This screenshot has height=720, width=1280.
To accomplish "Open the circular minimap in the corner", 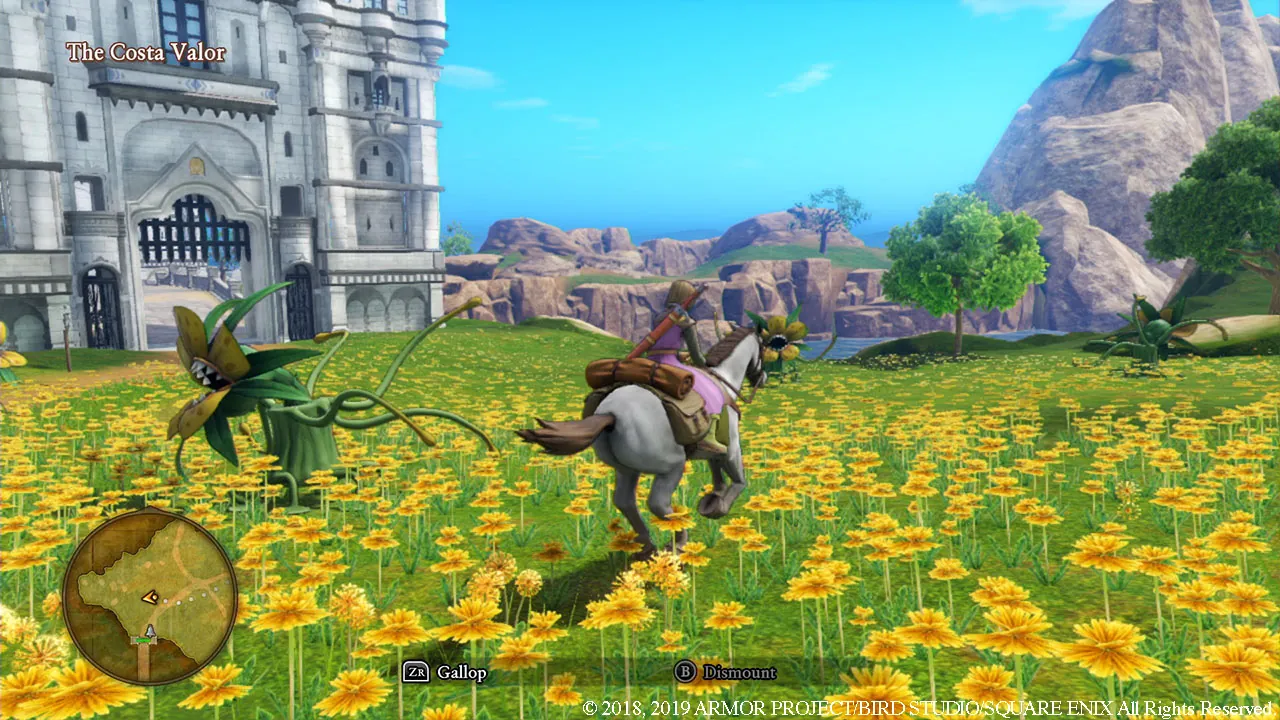I will pyautogui.click(x=150, y=600).
